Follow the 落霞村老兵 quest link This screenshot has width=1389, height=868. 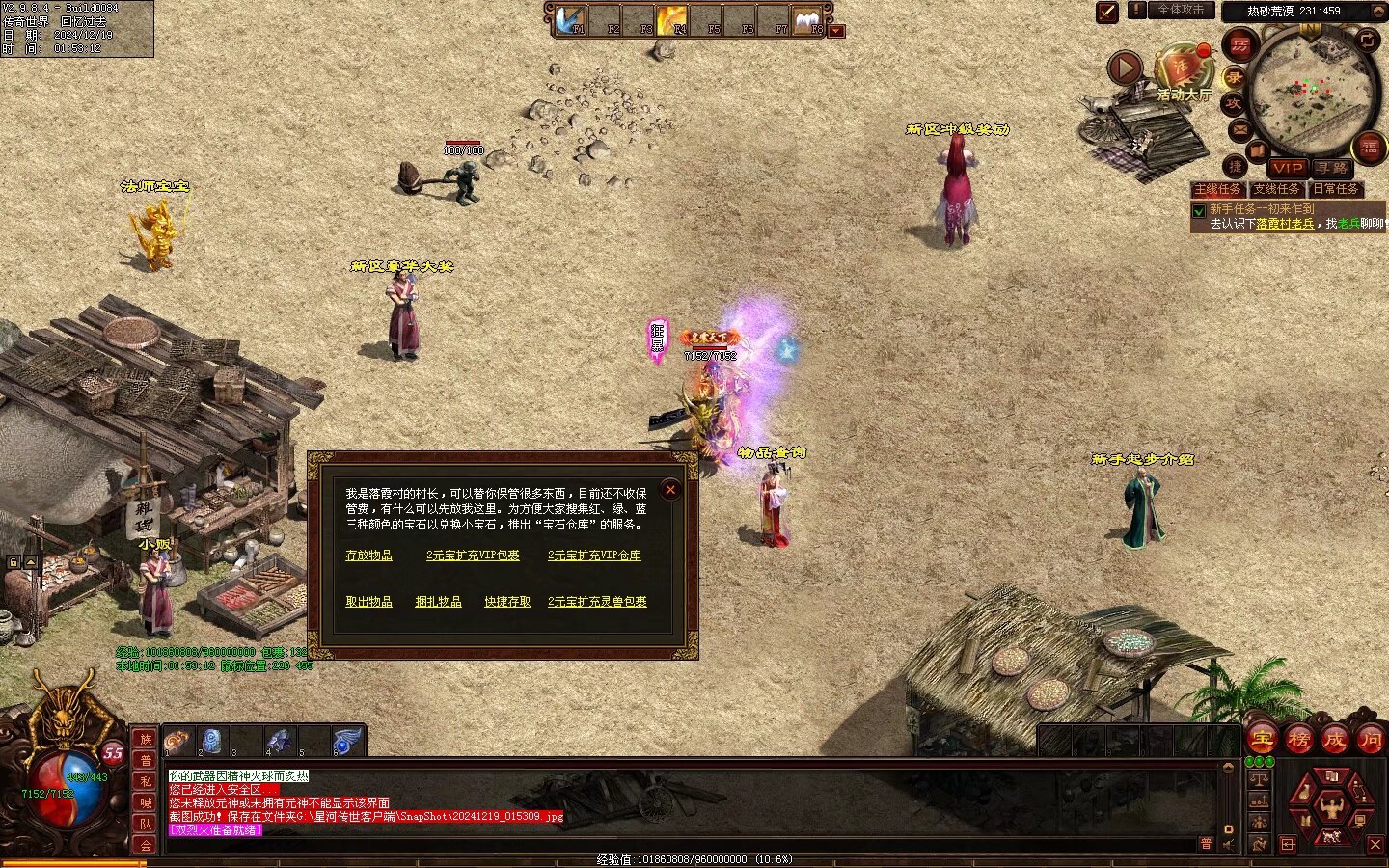click(1285, 224)
